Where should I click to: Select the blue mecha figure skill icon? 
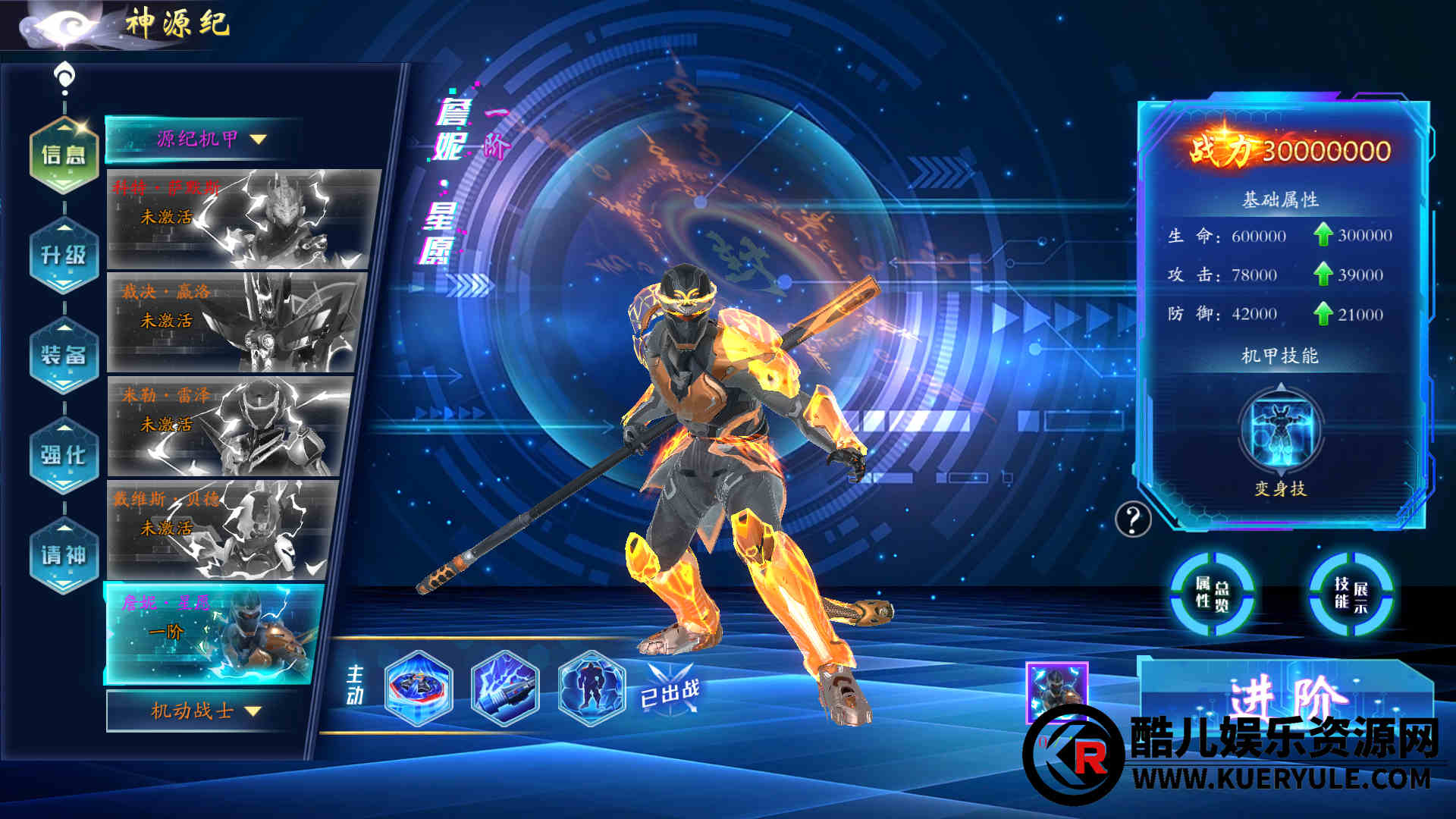(x=591, y=688)
